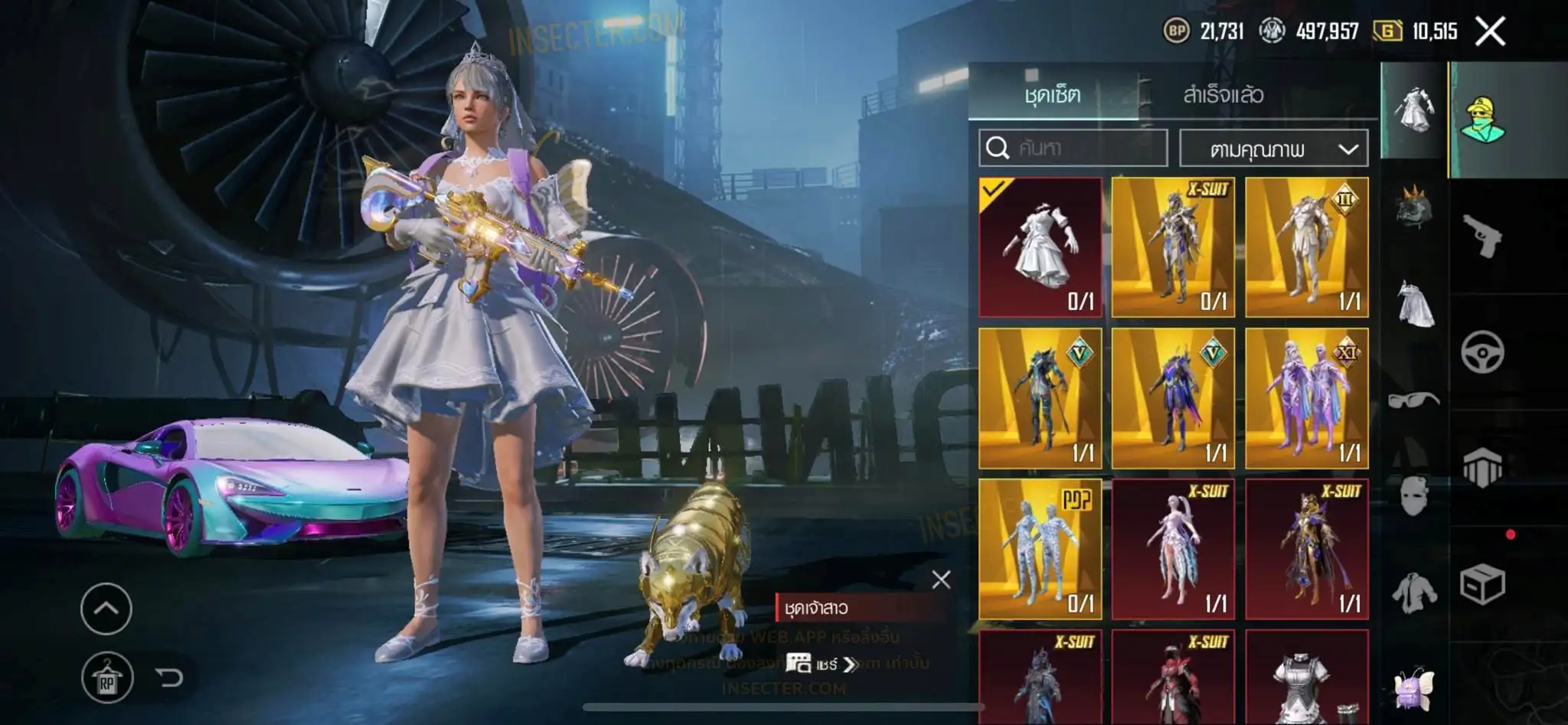Switch to the สำเร็จแล้ว tab
Viewport: 1568px width, 725px height.
pyautogui.click(x=1223, y=95)
